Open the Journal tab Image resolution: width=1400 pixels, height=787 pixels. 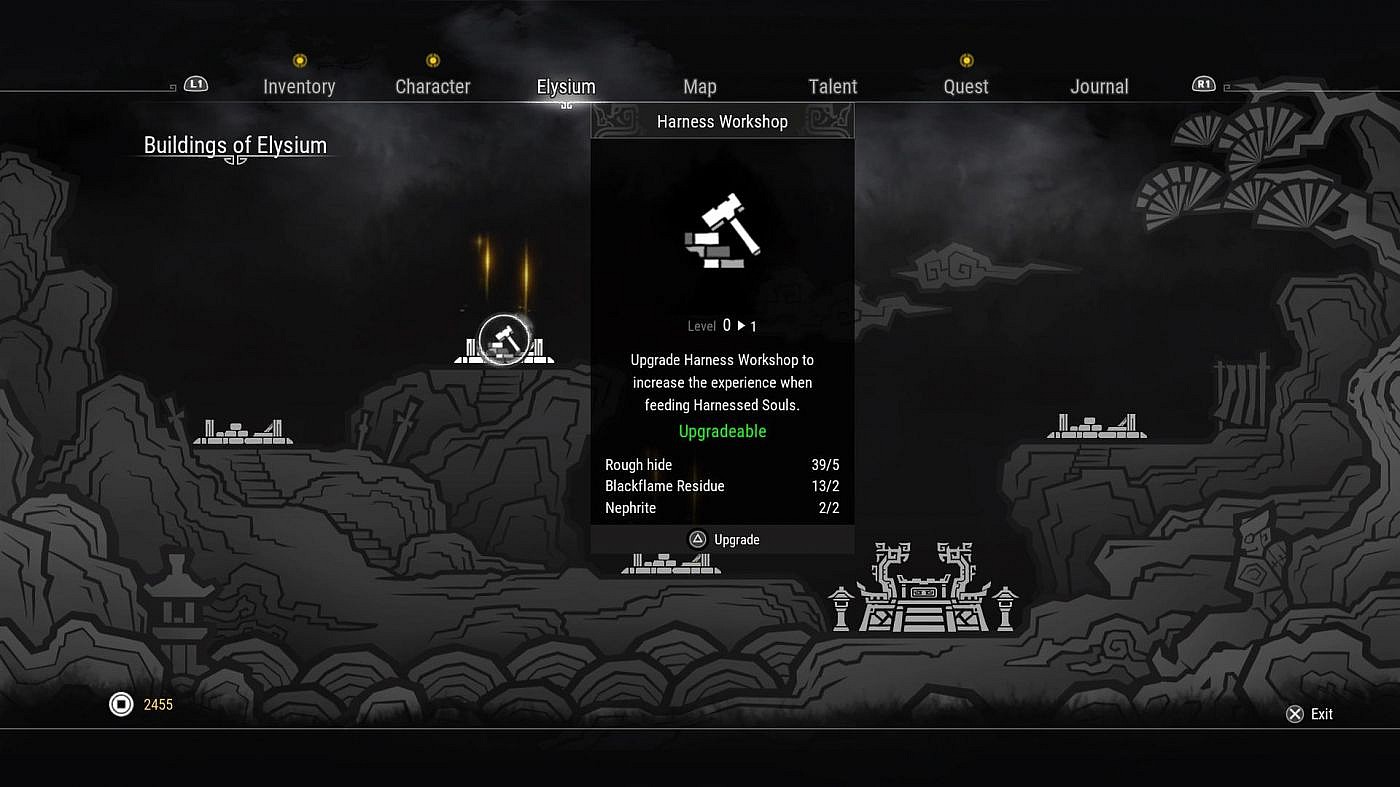tap(1099, 87)
